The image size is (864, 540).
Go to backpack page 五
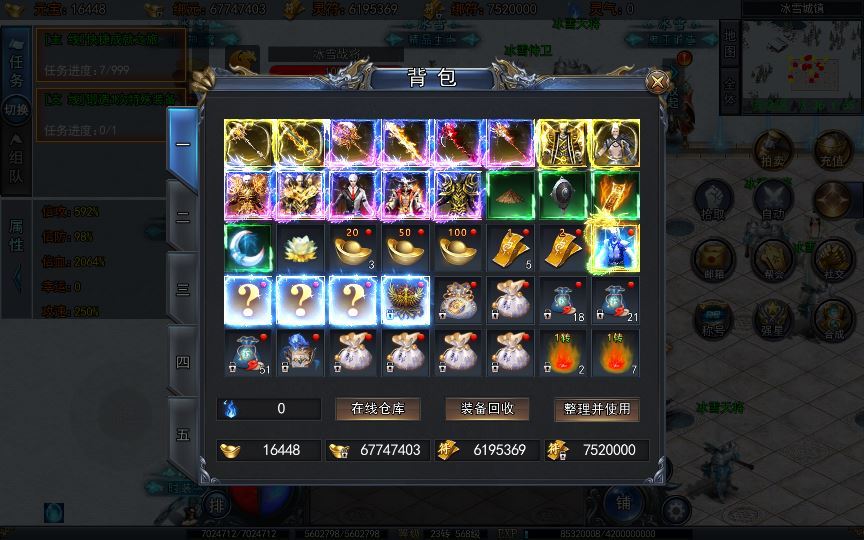coord(183,435)
